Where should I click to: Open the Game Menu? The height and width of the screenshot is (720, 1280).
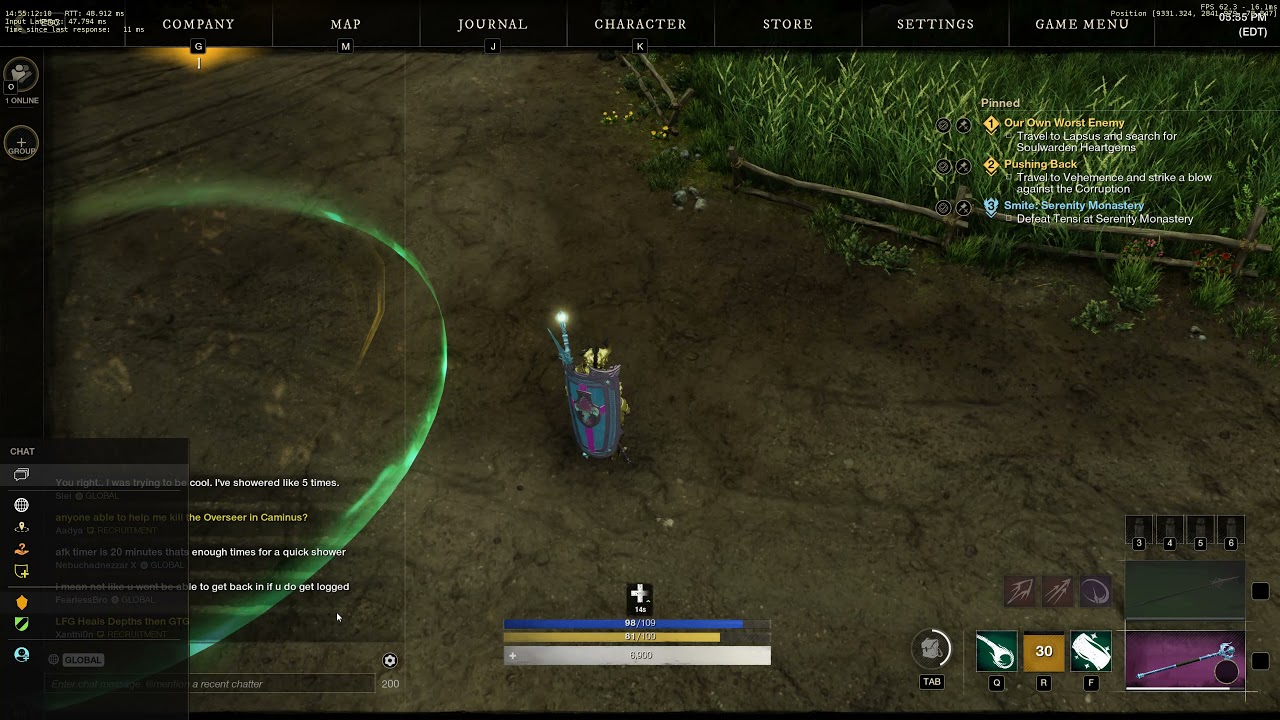(x=1082, y=24)
